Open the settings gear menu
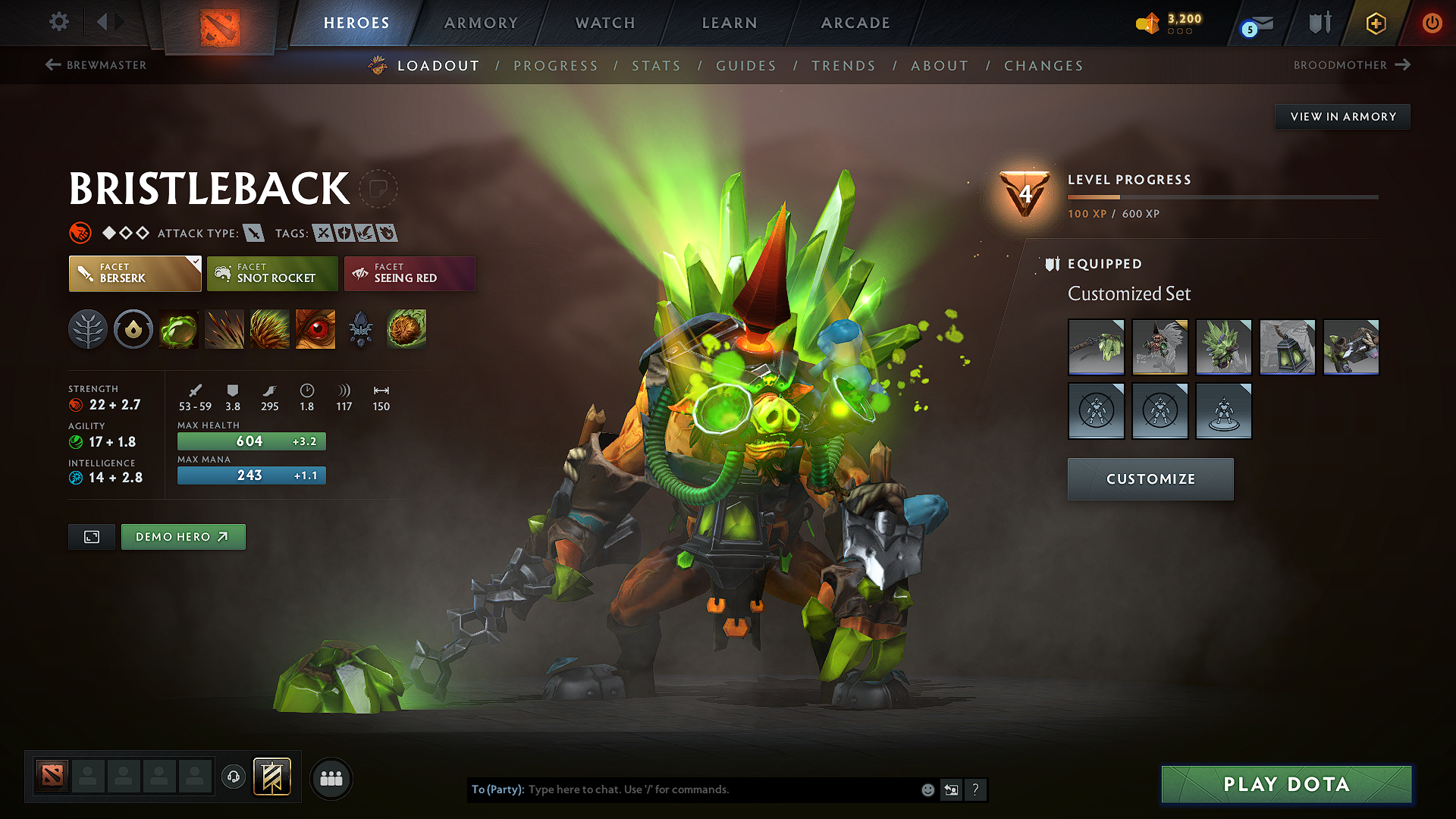The image size is (1456, 819). pyautogui.click(x=59, y=22)
